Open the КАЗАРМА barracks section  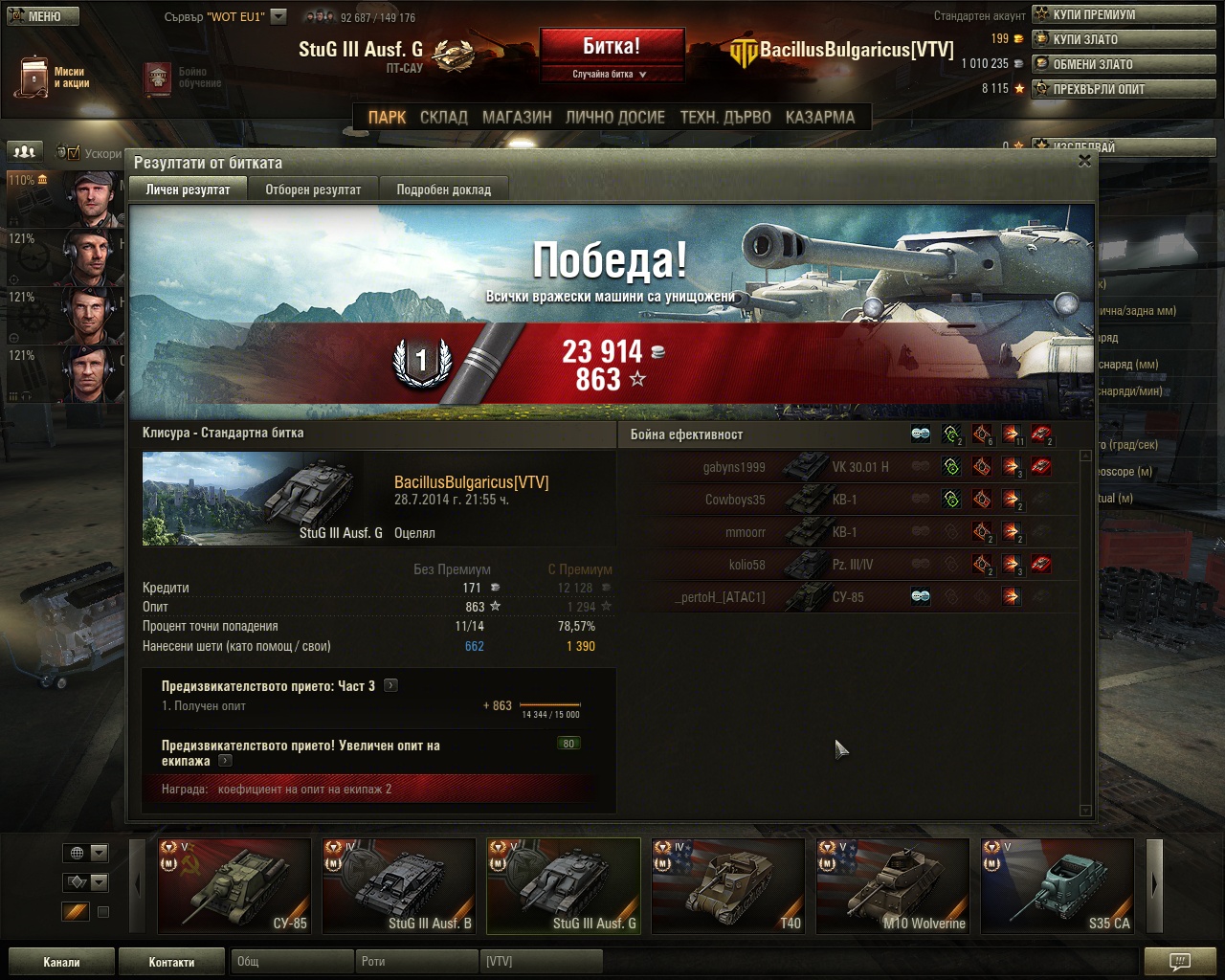click(x=820, y=117)
